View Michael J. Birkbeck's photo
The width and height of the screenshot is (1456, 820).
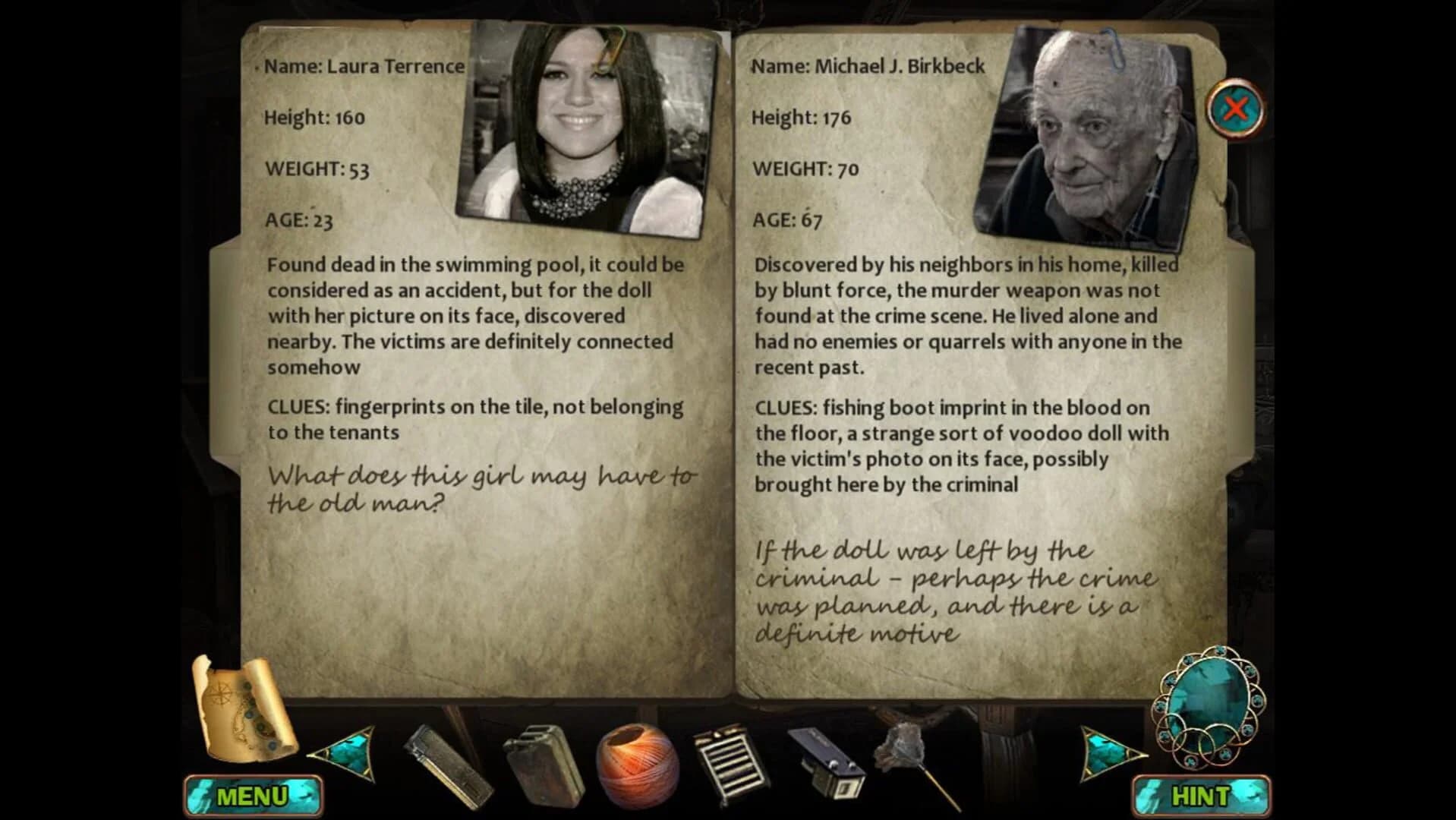[x=1086, y=129]
